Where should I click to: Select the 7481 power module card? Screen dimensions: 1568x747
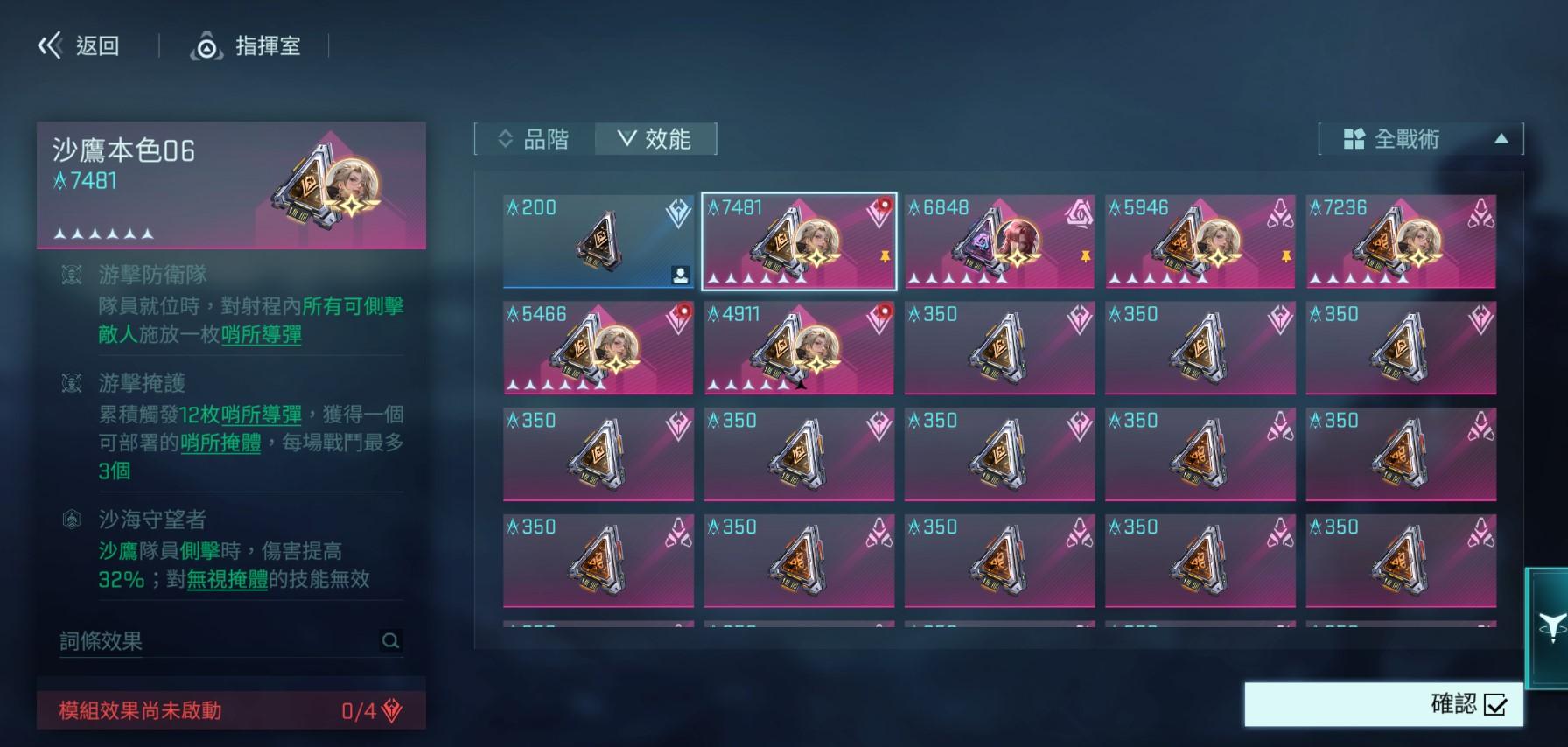(x=799, y=241)
